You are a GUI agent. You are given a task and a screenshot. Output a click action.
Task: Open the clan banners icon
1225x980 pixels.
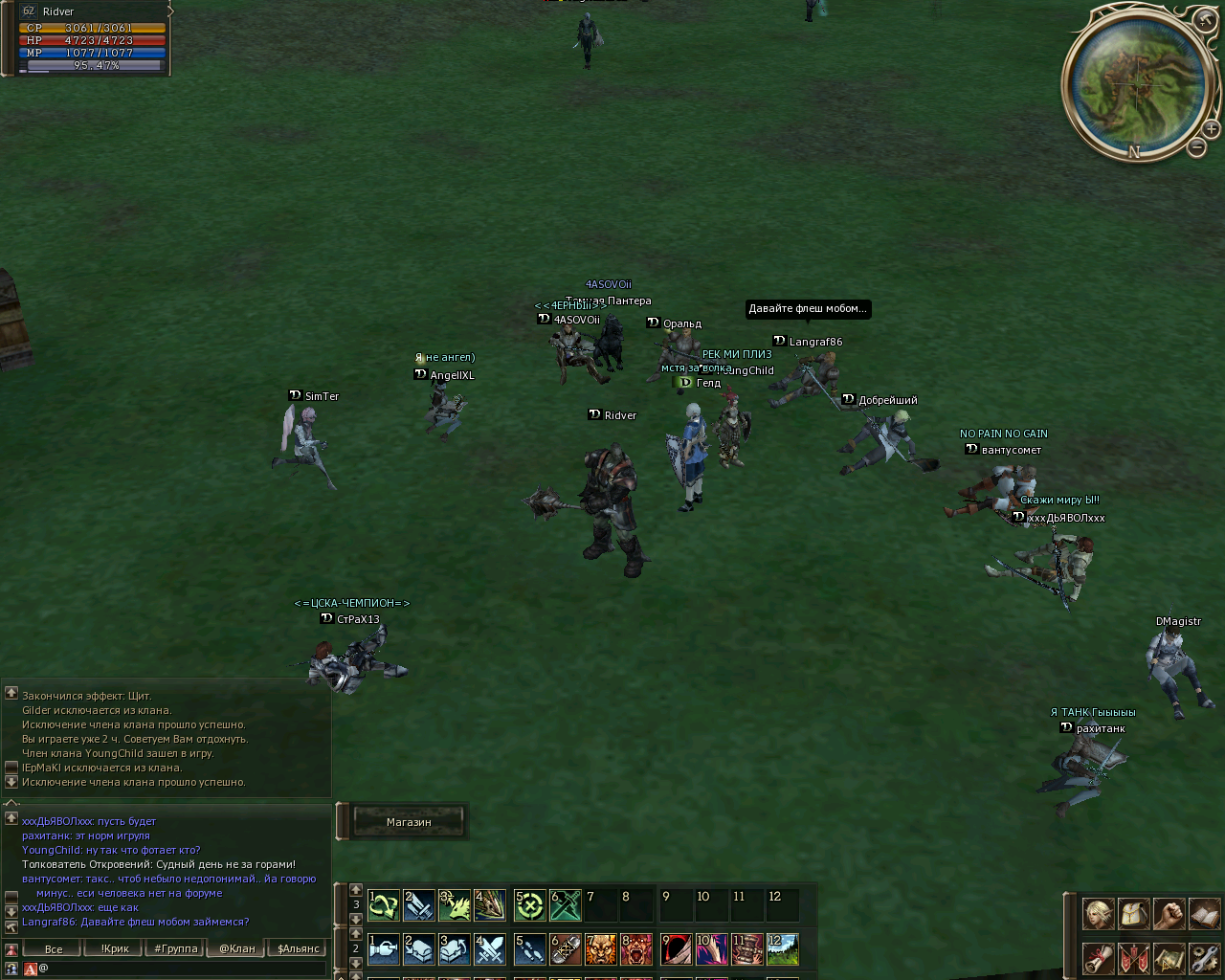click(x=1133, y=957)
